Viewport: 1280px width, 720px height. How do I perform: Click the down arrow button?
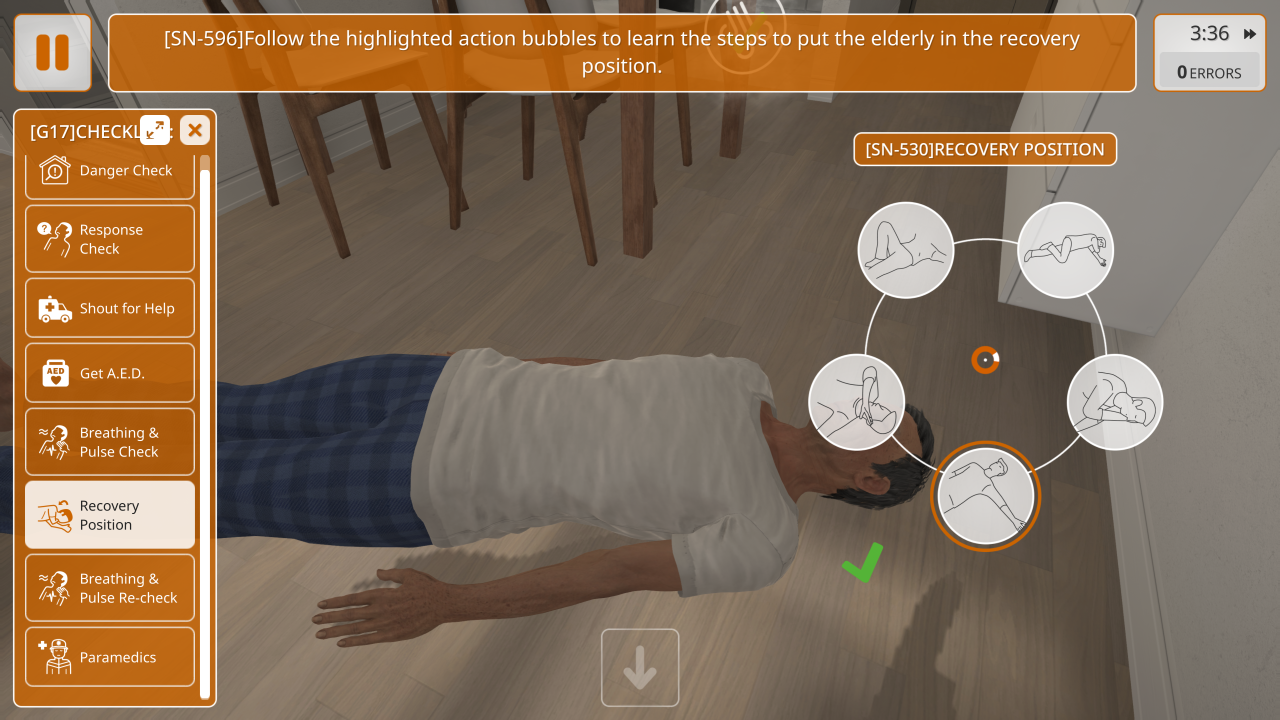click(640, 668)
